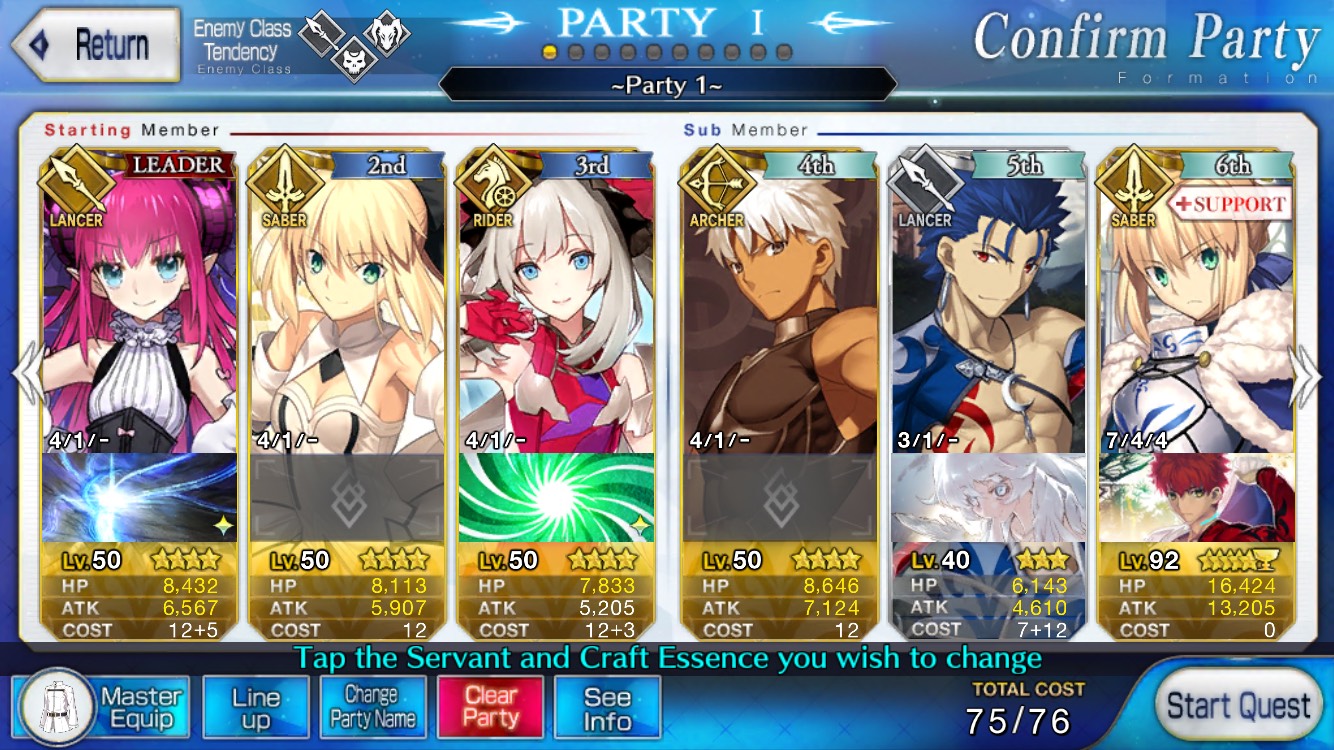The width and height of the screenshot is (1334, 750).
Task: Show party details with See Info
Action: pos(607,708)
